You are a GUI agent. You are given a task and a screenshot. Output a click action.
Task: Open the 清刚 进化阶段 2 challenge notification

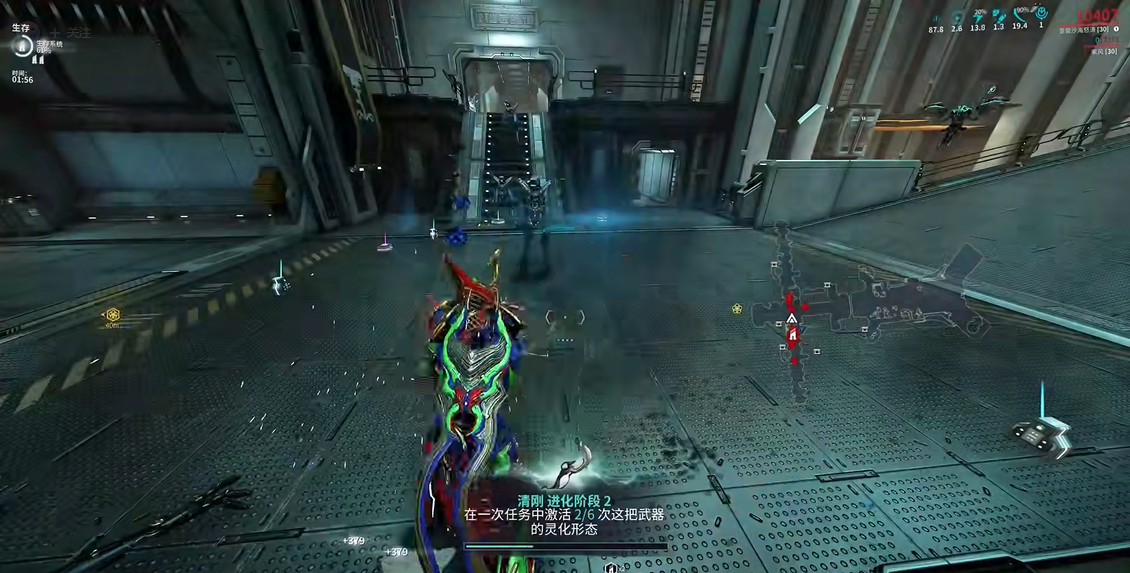point(565,514)
